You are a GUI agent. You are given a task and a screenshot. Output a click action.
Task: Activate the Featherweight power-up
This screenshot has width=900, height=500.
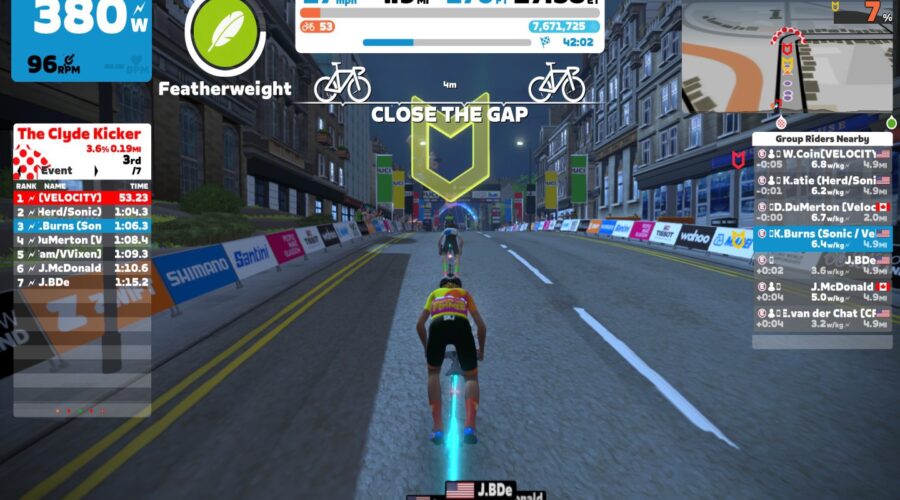pyautogui.click(x=225, y=38)
